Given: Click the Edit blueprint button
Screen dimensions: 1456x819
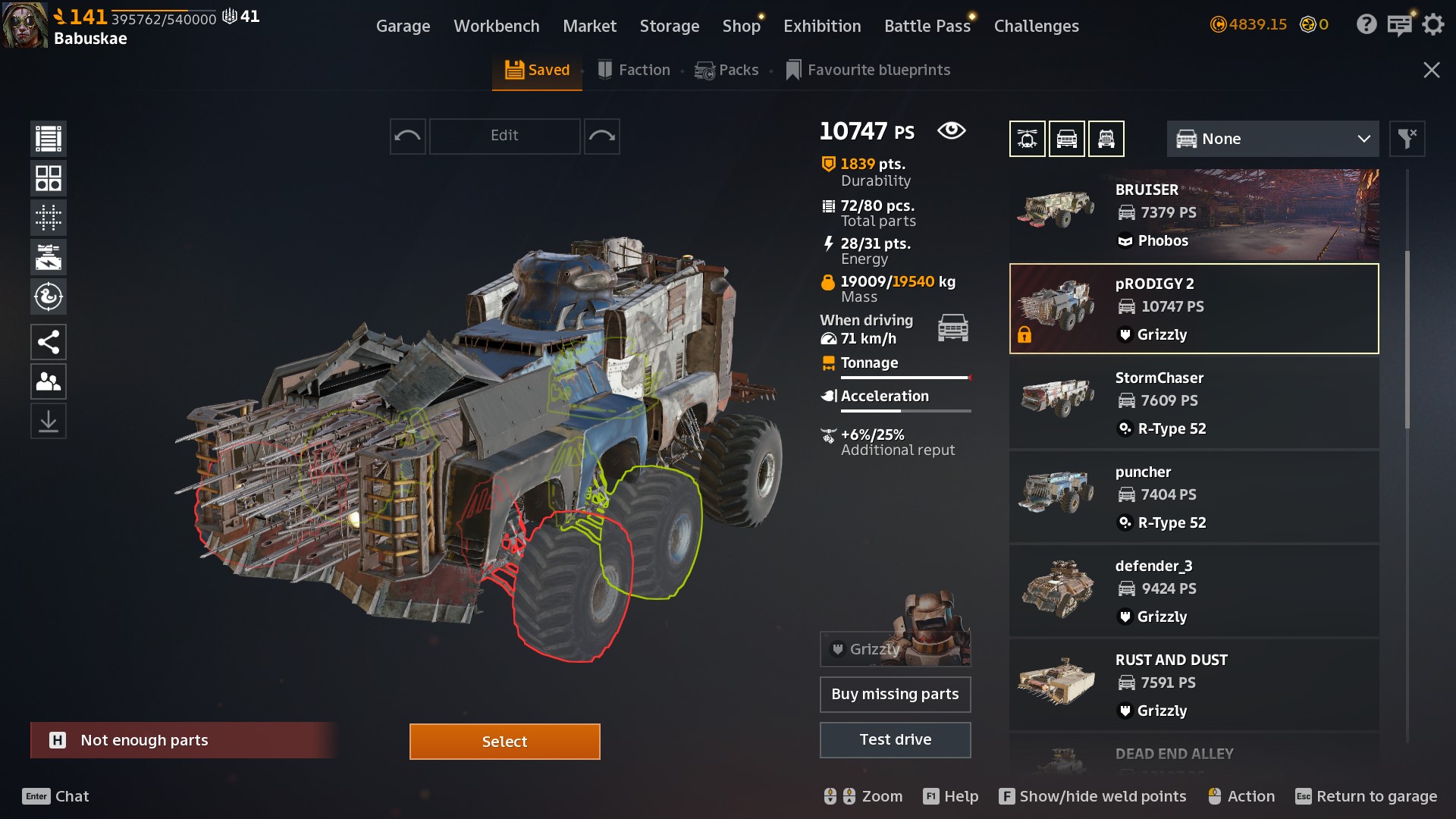Looking at the screenshot, I should (x=504, y=136).
